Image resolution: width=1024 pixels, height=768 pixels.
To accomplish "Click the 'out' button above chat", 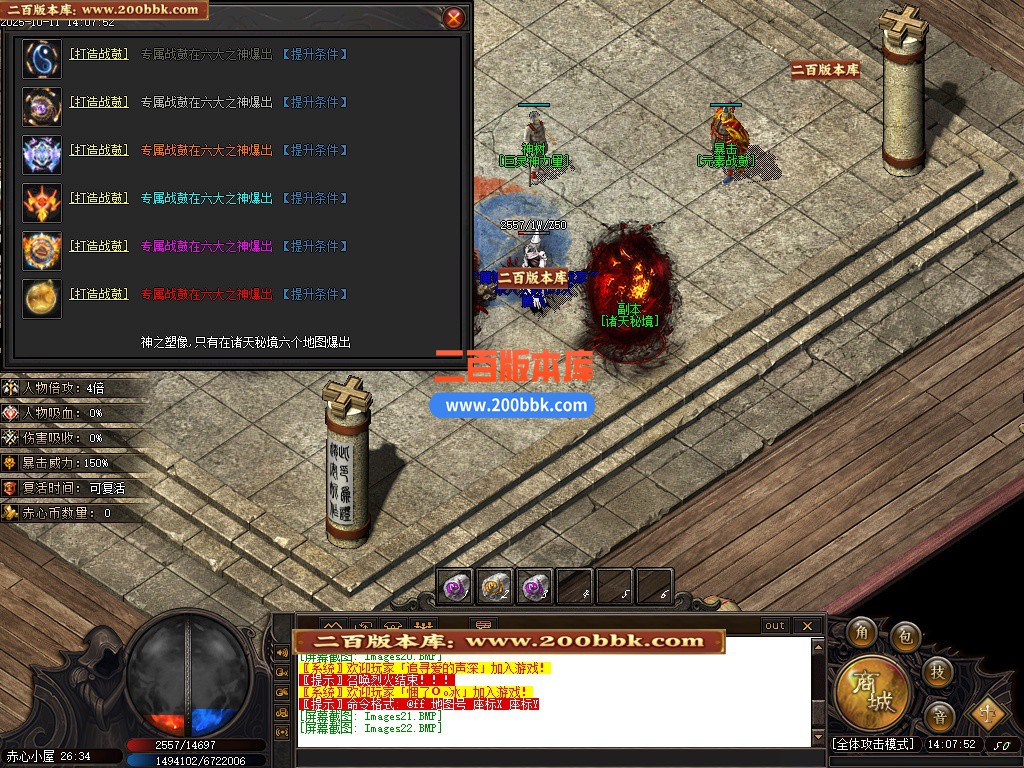I will (775, 626).
